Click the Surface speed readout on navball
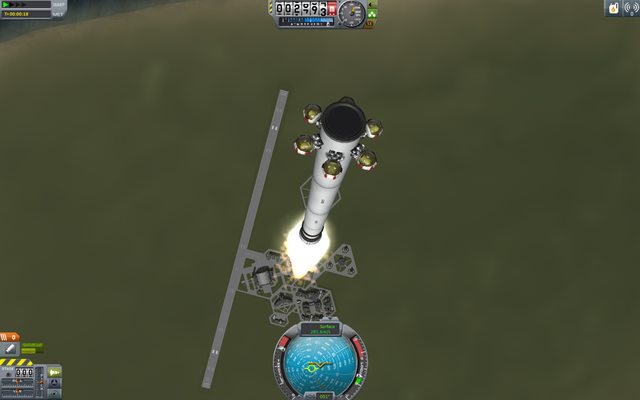 (320, 328)
